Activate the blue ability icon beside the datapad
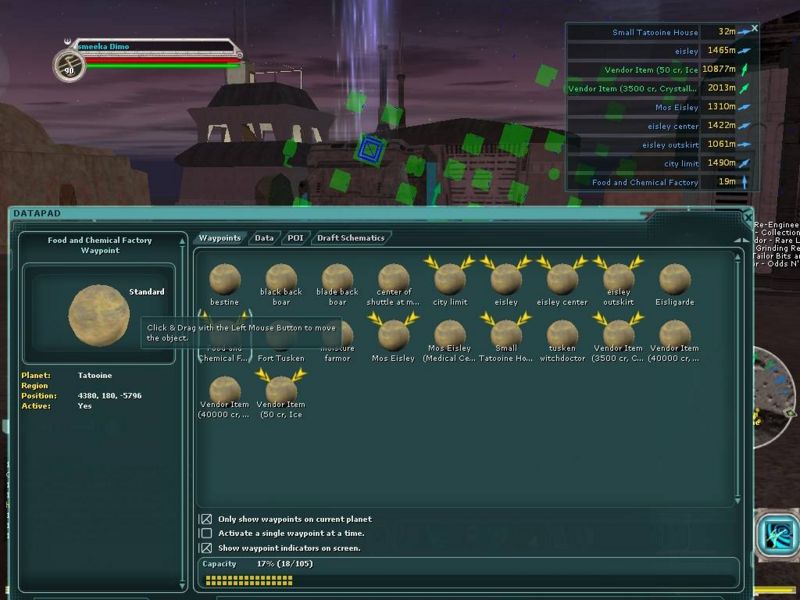The width and height of the screenshot is (800, 600). pyautogui.click(x=773, y=534)
